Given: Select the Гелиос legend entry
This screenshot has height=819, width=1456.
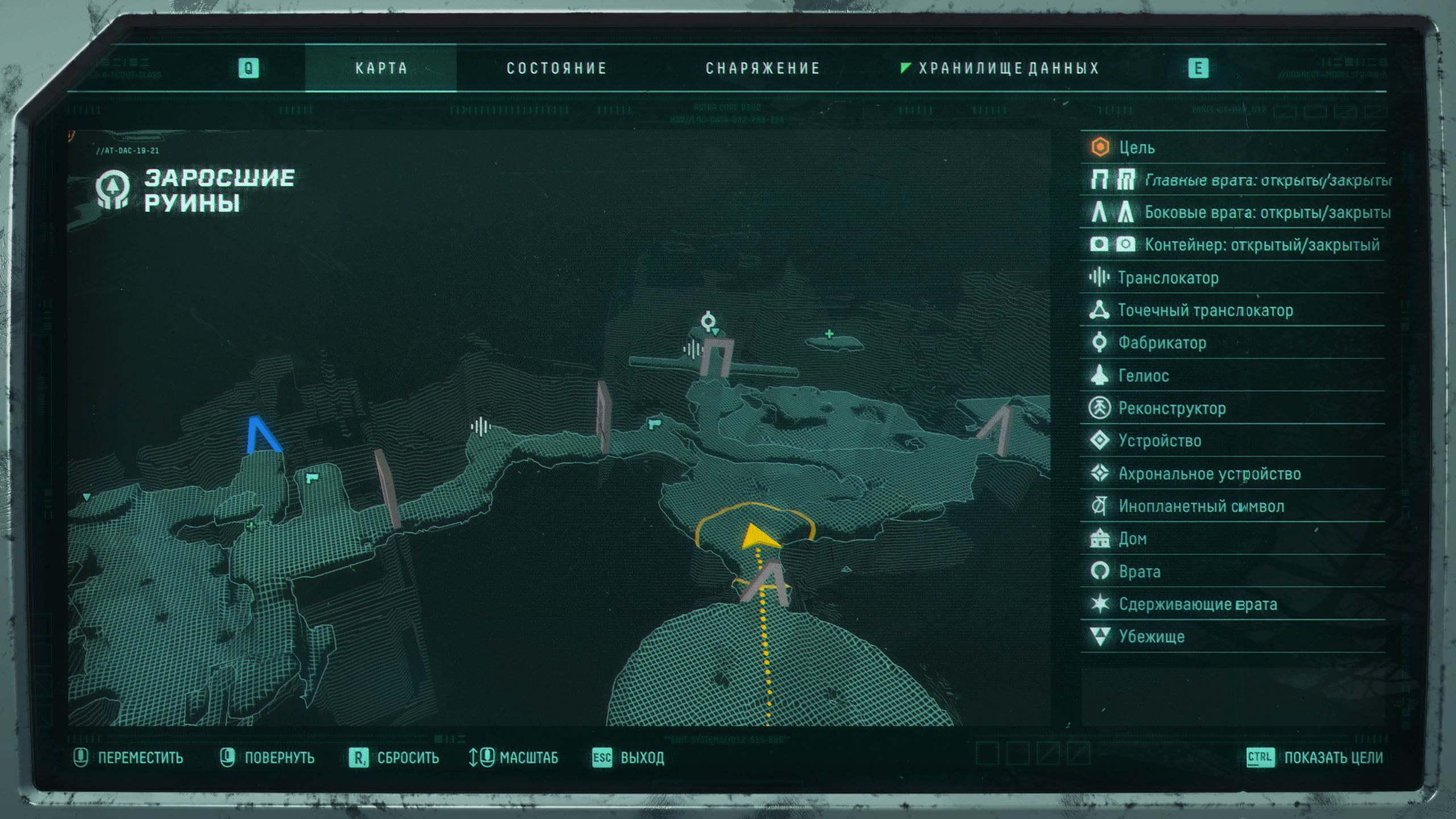Looking at the screenshot, I should (1143, 376).
